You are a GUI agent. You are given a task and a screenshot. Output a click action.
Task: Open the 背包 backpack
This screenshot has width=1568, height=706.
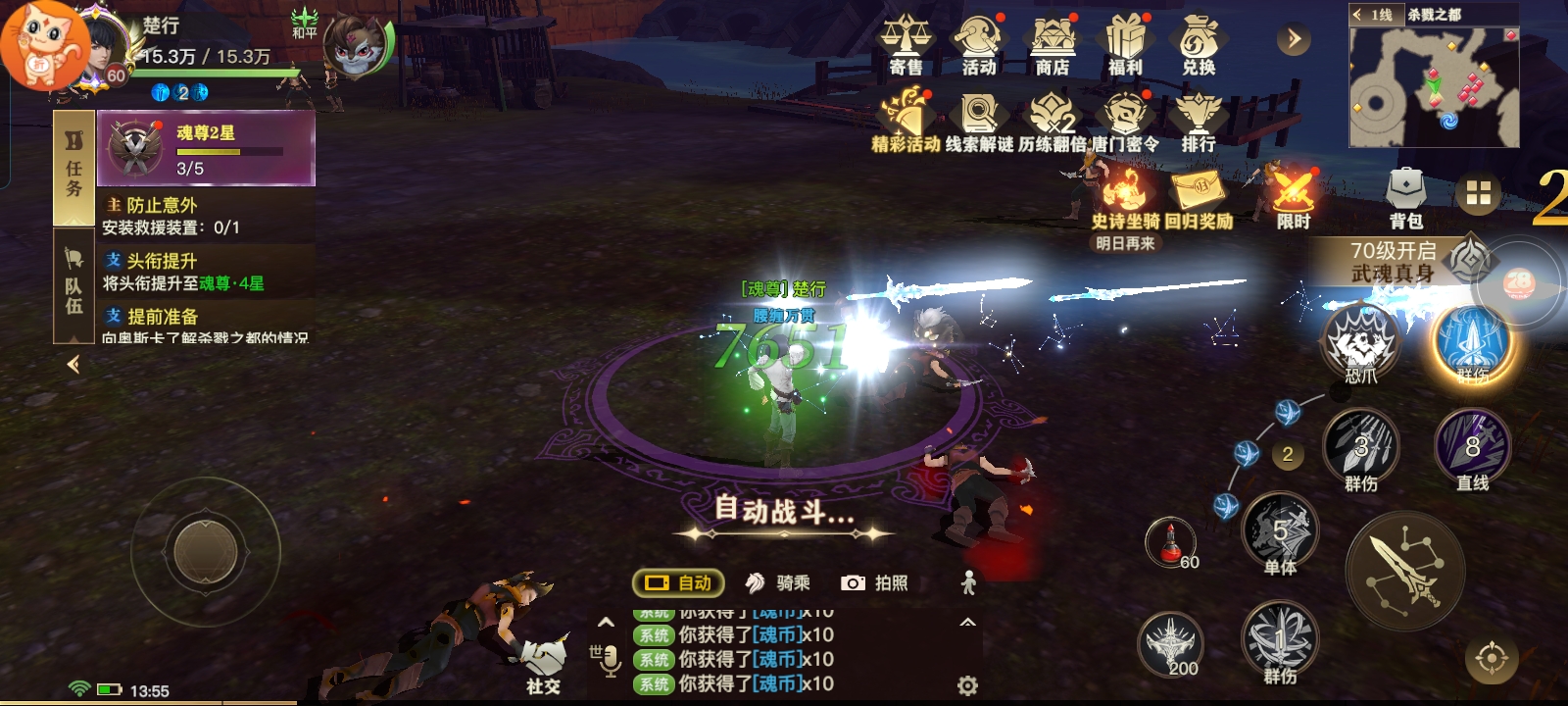(x=1405, y=196)
